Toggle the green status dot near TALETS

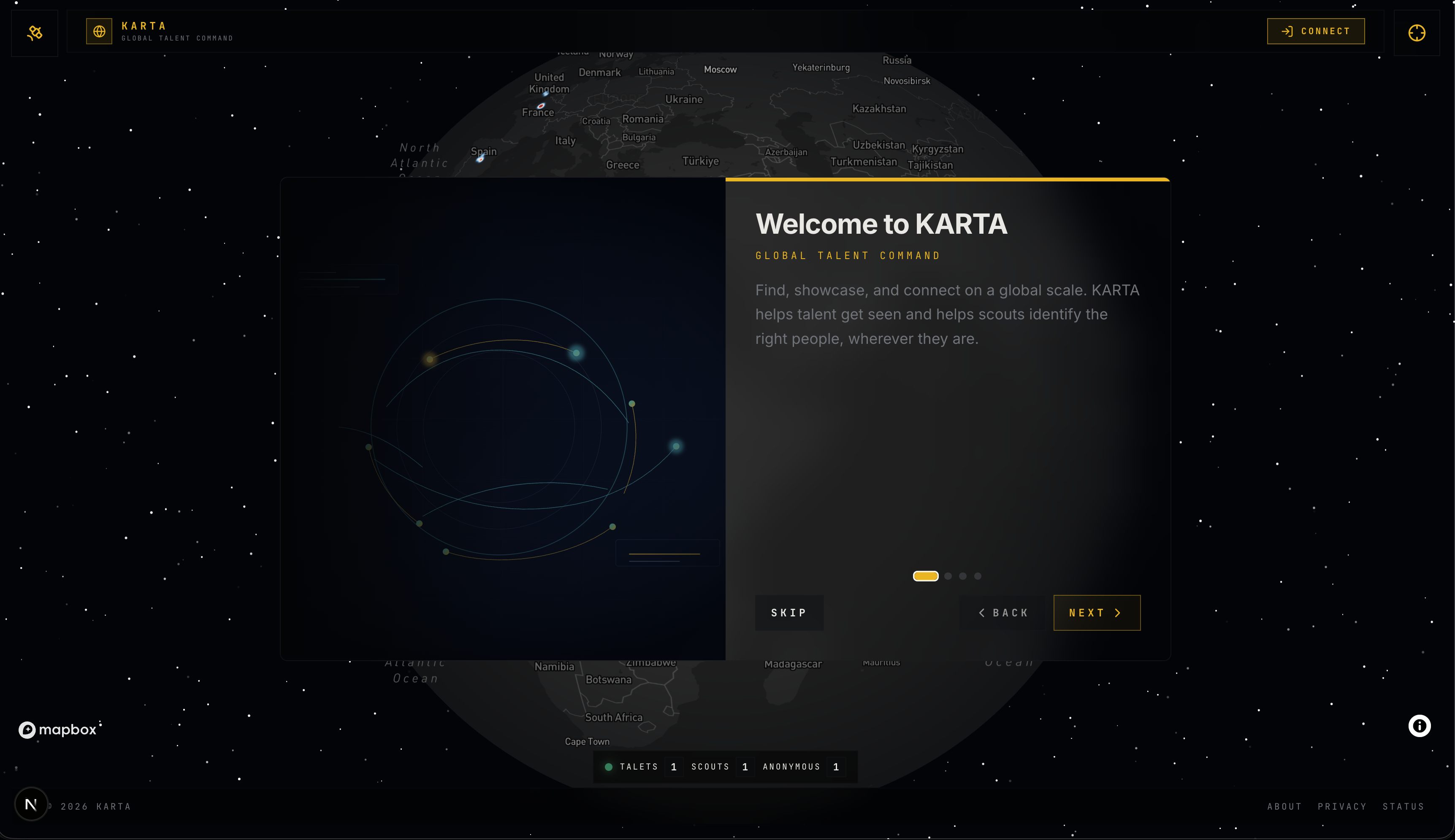(609, 766)
